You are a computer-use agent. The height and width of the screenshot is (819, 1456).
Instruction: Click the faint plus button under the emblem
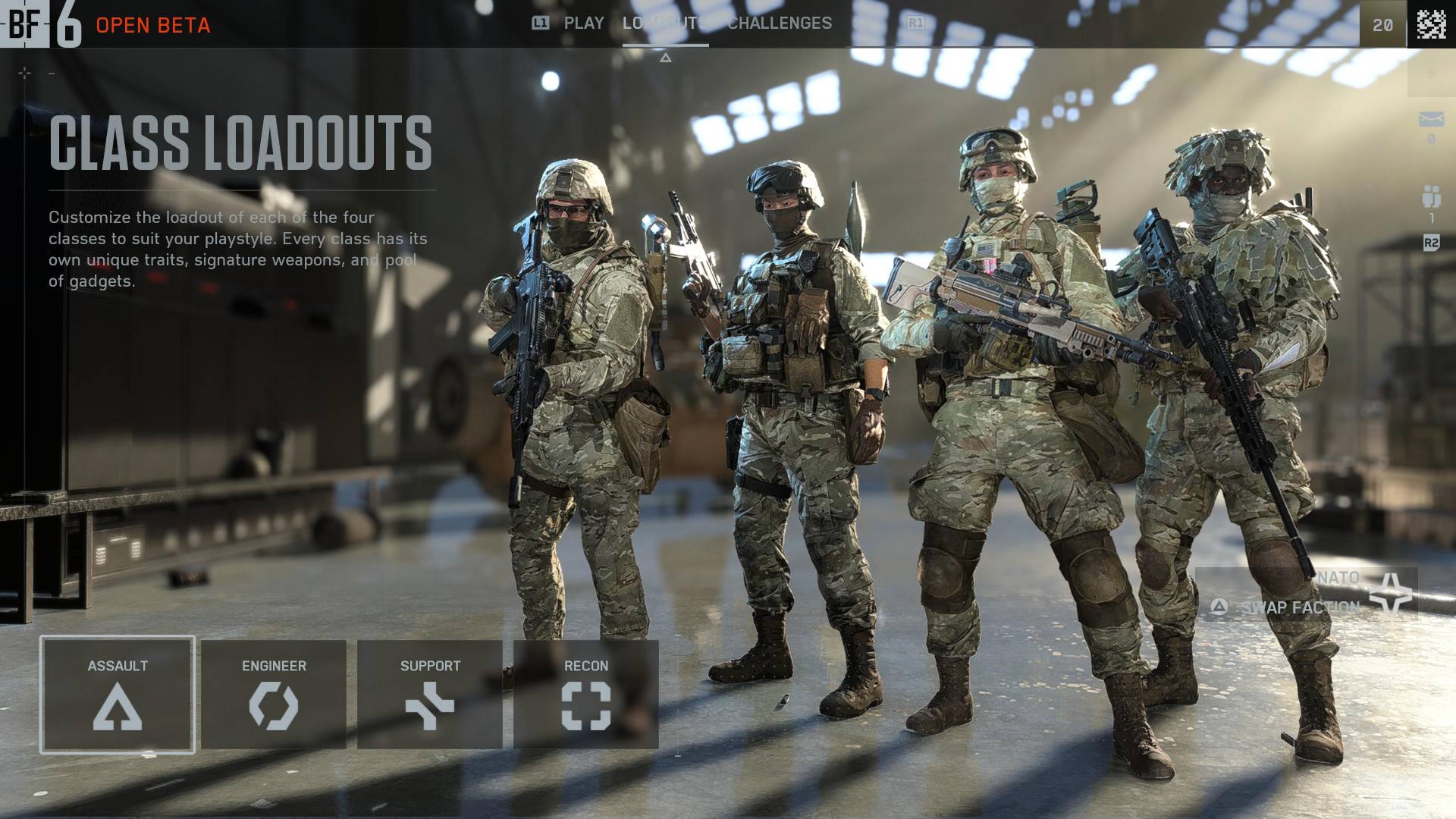click(1431, 73)
